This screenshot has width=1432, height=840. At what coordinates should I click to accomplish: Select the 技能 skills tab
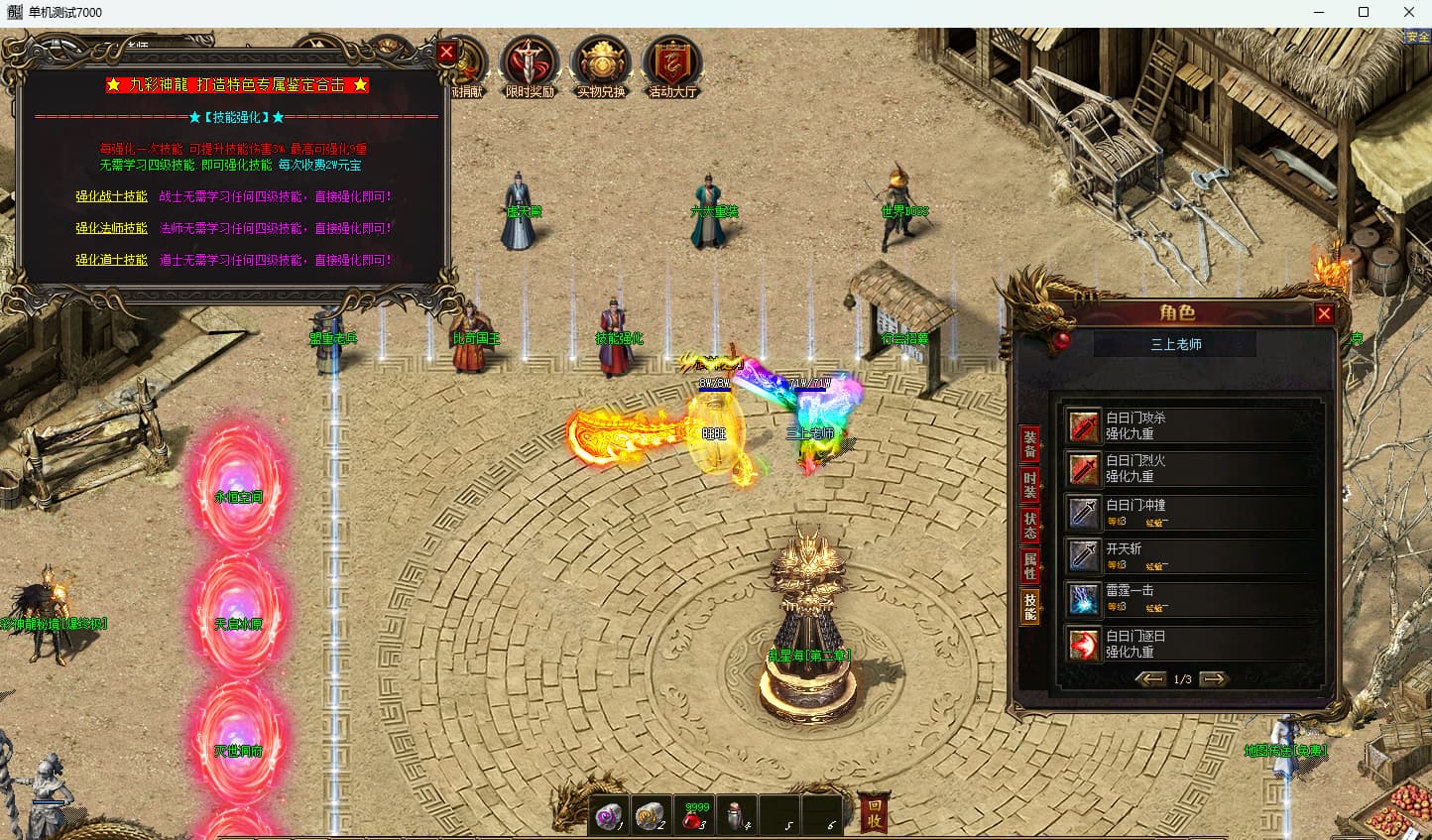click(x=1030, y=606)
